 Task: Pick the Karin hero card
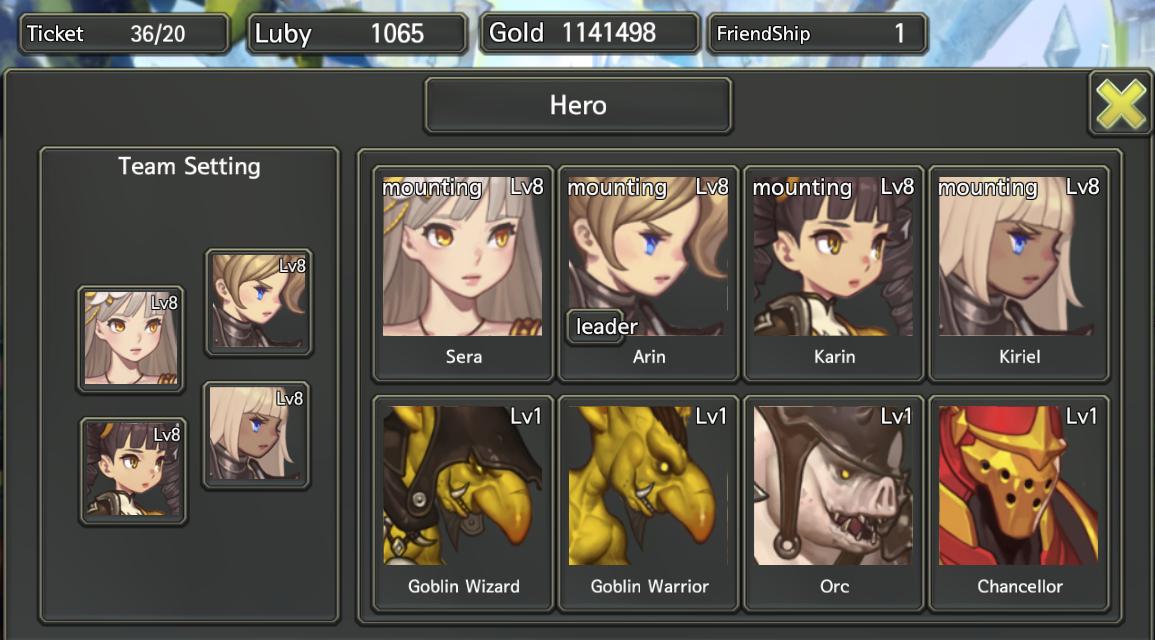[834, 272]
